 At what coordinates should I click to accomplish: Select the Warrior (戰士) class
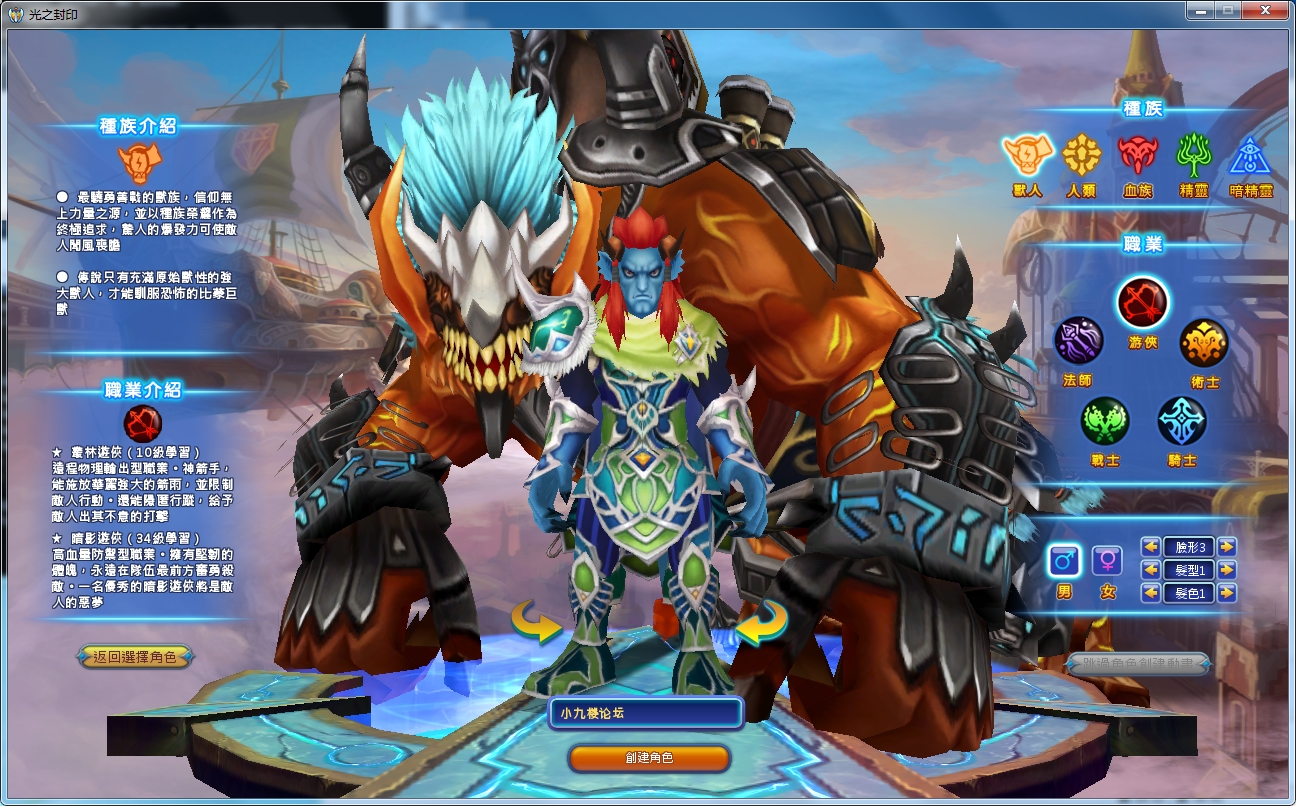pyautogui.click(x=1104, y=420)
